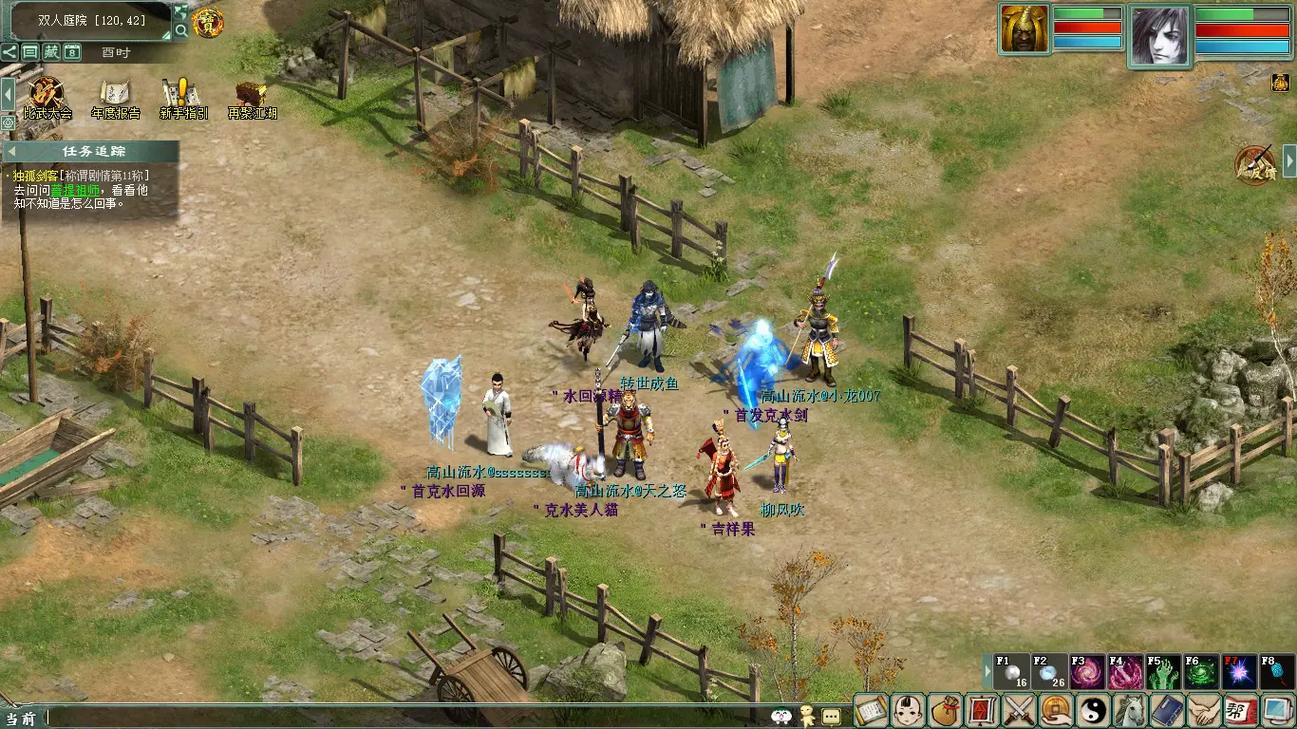The height and width of the screenshot is (729, 1297).
Task: Select the golden-helmet pet portrait
Action: pyautogui.click(x=1024, y=28)
